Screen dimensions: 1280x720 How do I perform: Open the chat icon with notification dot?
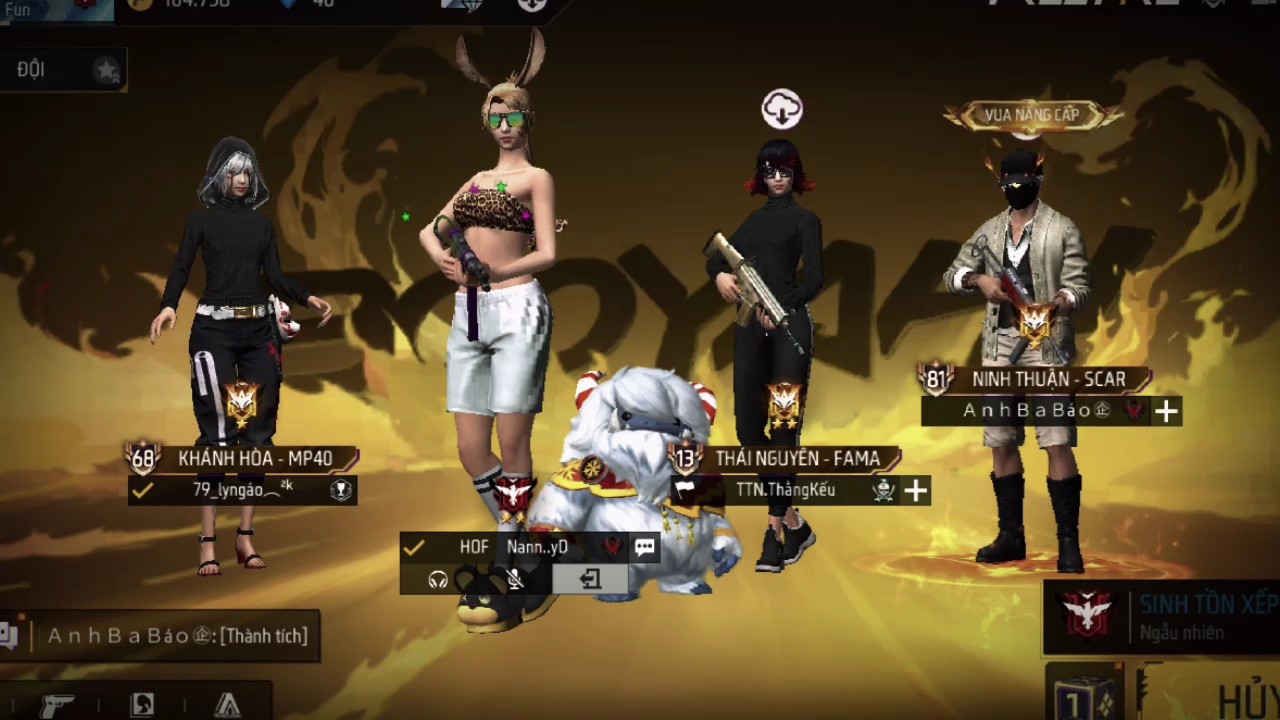coord(10,636)
